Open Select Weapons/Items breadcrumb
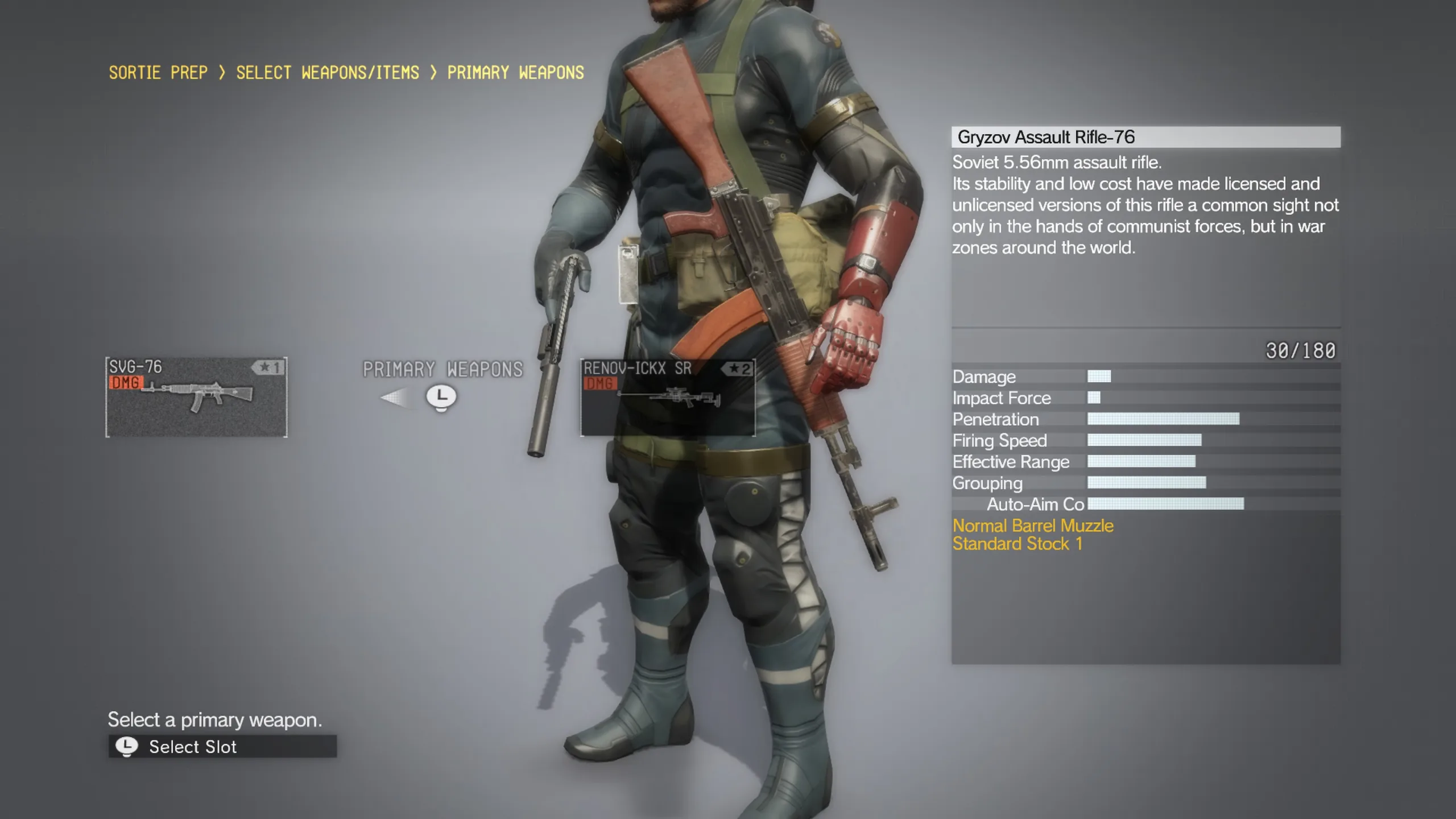This screenshot has width=1456, height=819. [x=328, y=73]
